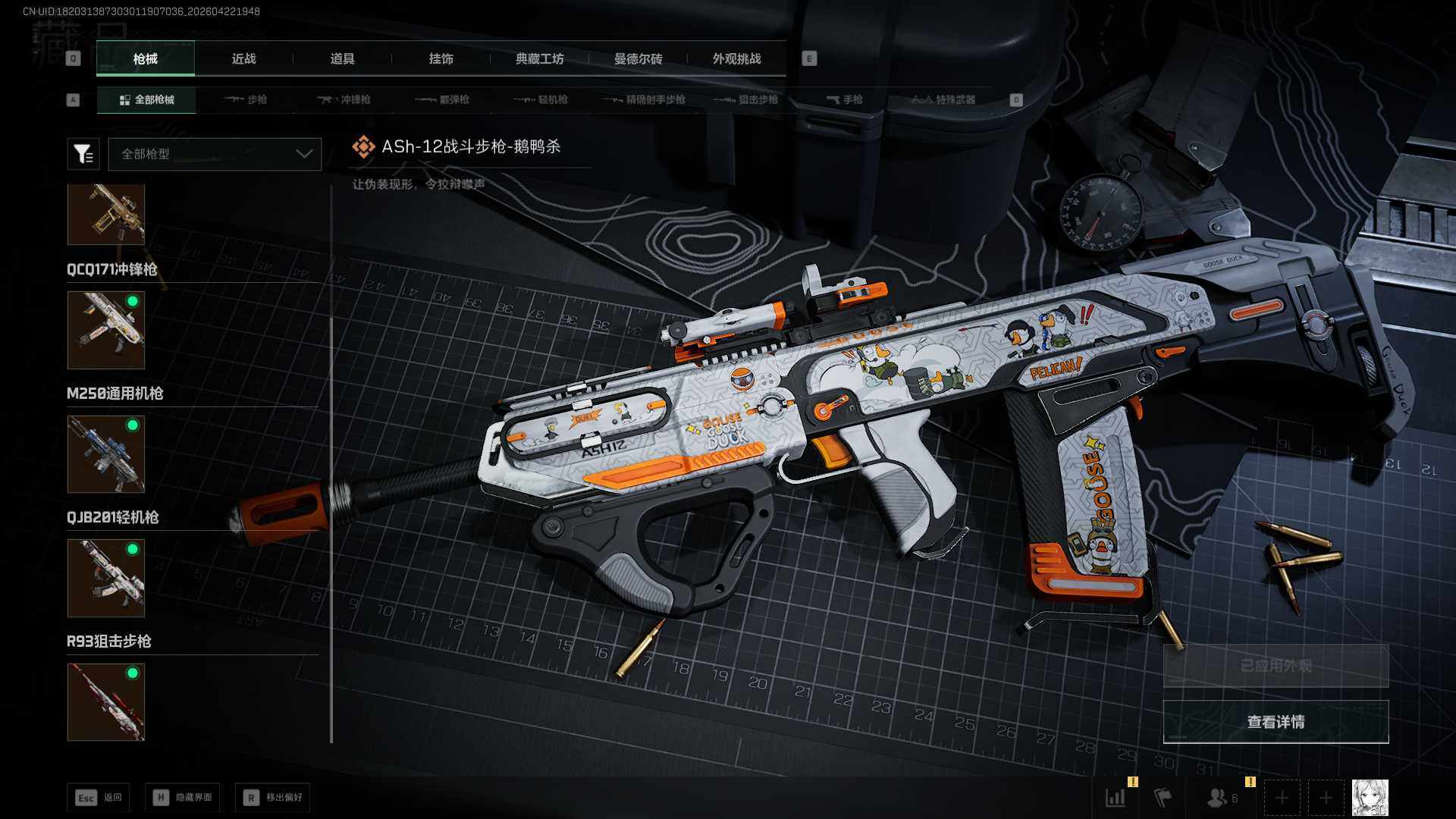
Task: Open the 道具 items tab
Action: click(342, 59)
